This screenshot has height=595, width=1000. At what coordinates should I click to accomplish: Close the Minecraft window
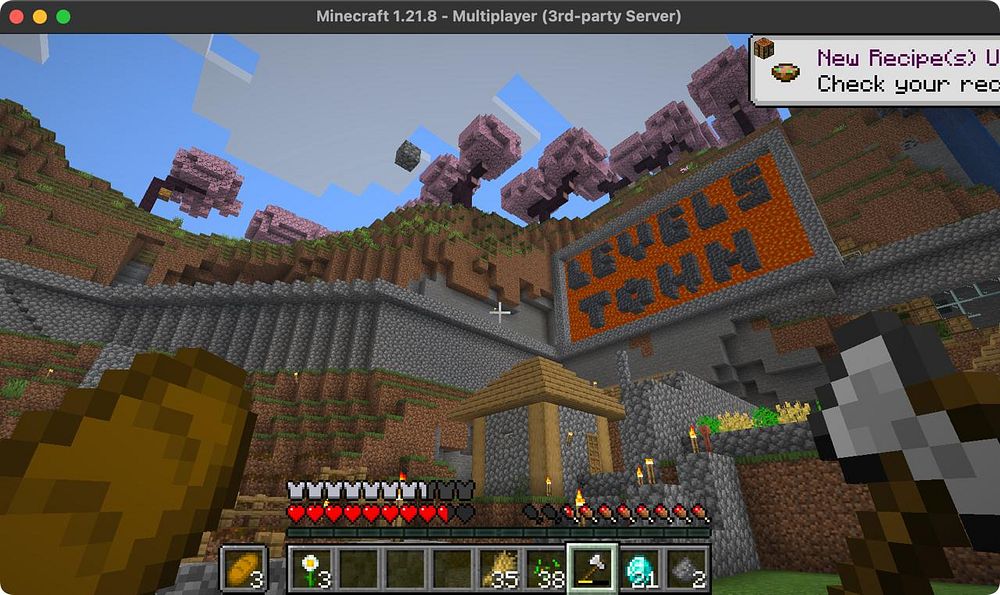pyautogui.click(x=17, y=17)
